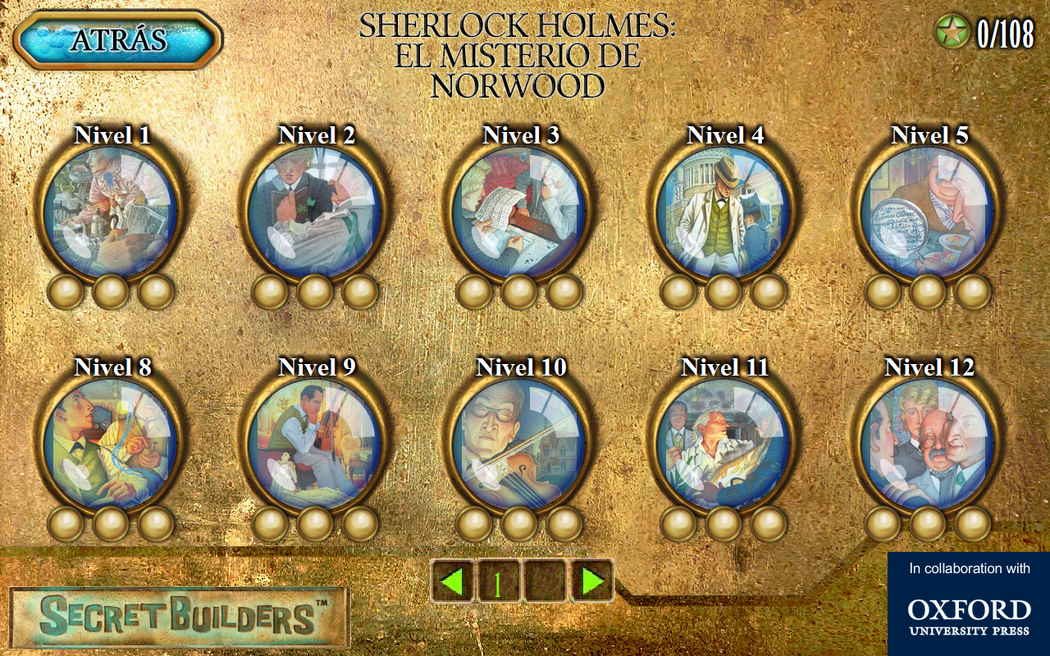
Task: Click the Secret Builders logo
Action: point(180,616)
